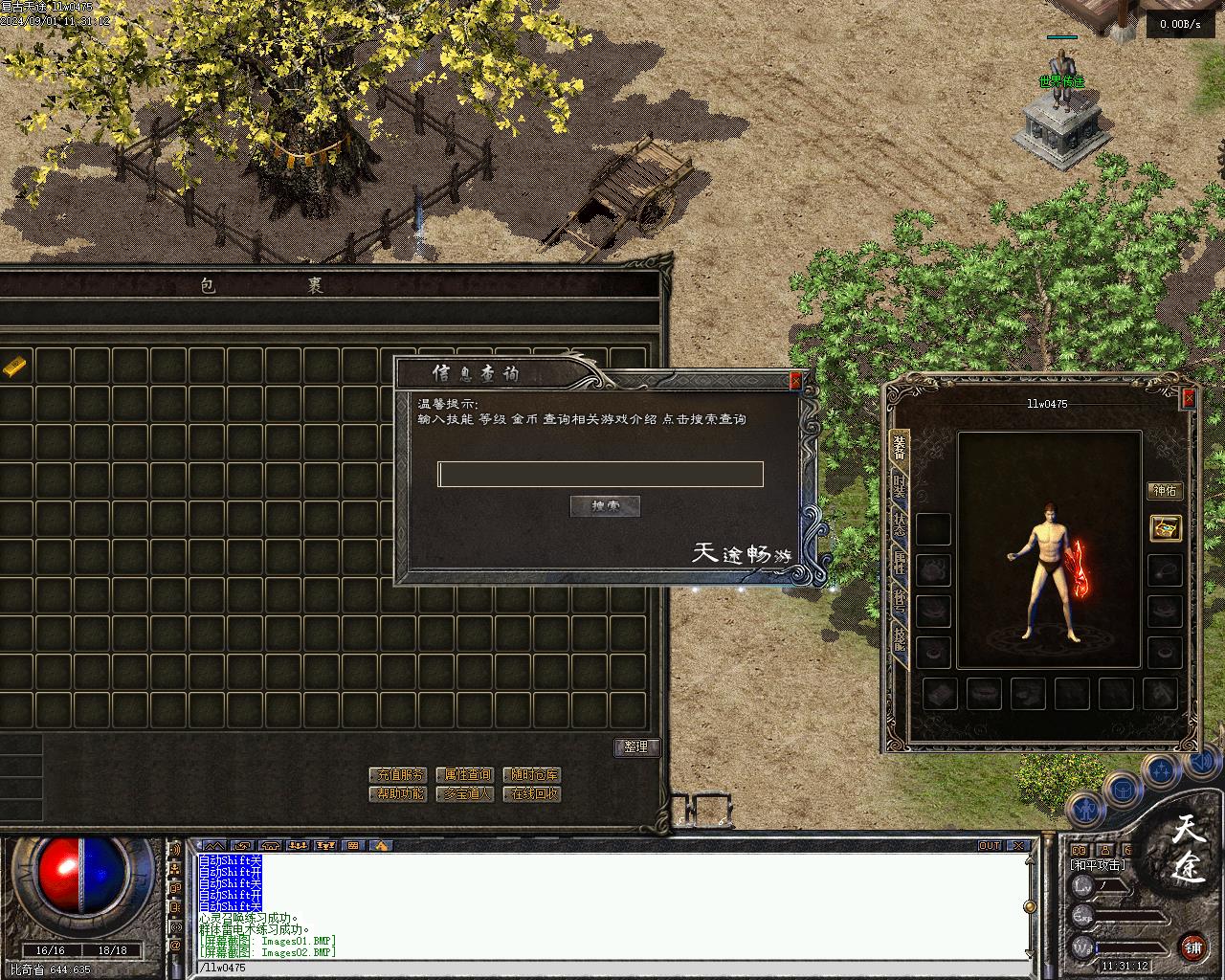The height and width of the screenshot is (980, 1225).
Task: Select the 多宝道人 button
Action: pos(464,793)
